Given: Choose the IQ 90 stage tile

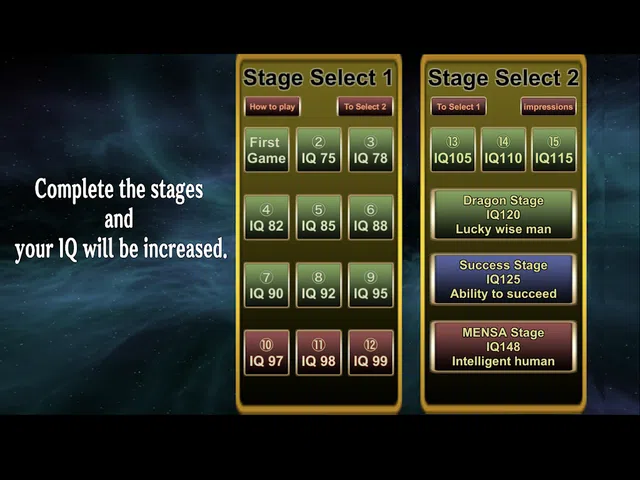Looking at the screenshot, I should coord(266,285).
